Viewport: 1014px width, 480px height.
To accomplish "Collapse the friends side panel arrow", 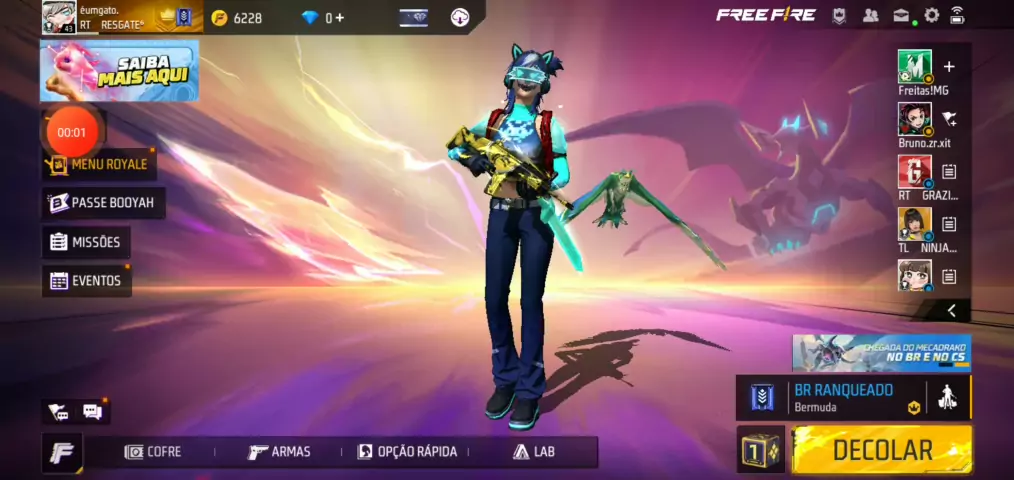I will [952, 311].
